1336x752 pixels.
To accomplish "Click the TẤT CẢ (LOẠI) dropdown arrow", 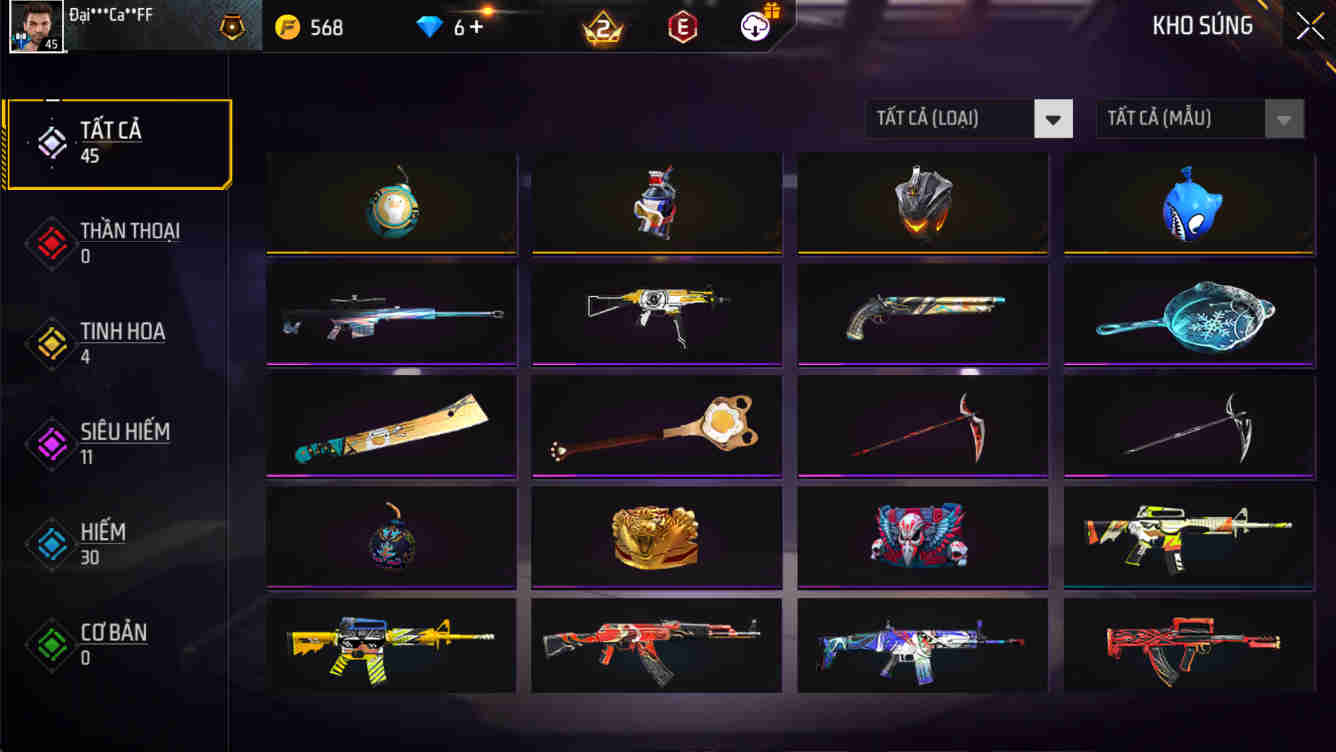I will point(1052,118).
